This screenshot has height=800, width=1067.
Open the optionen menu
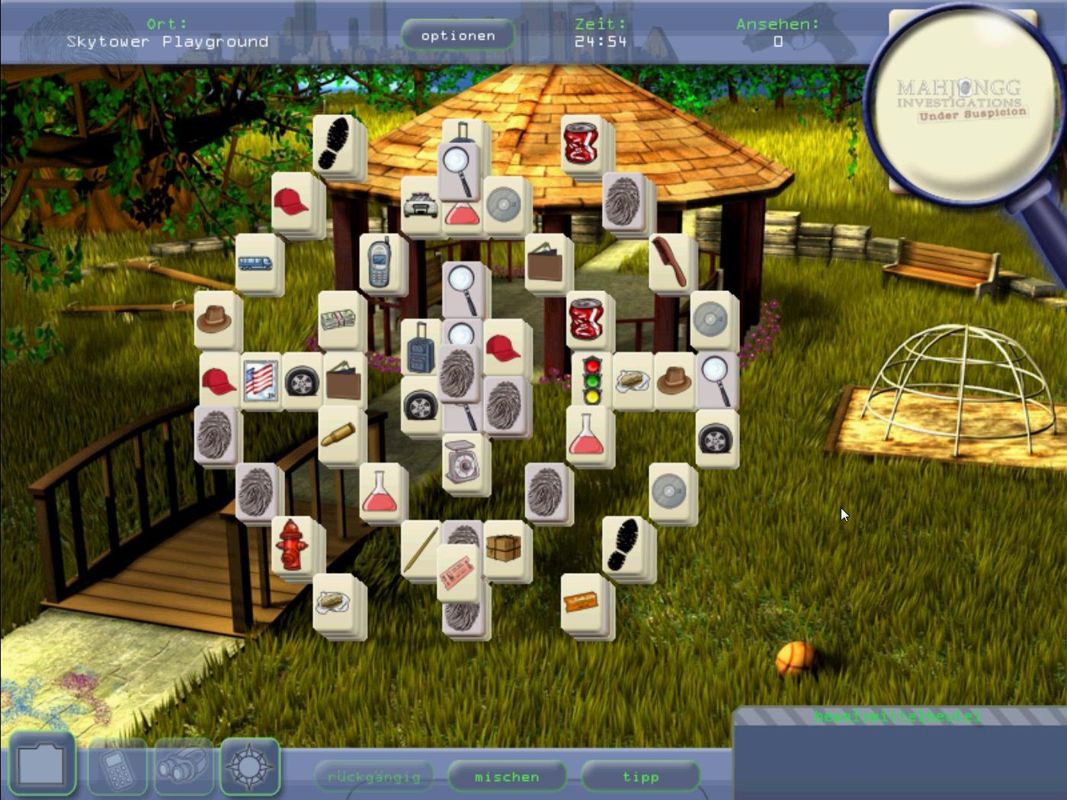(458, 36)
